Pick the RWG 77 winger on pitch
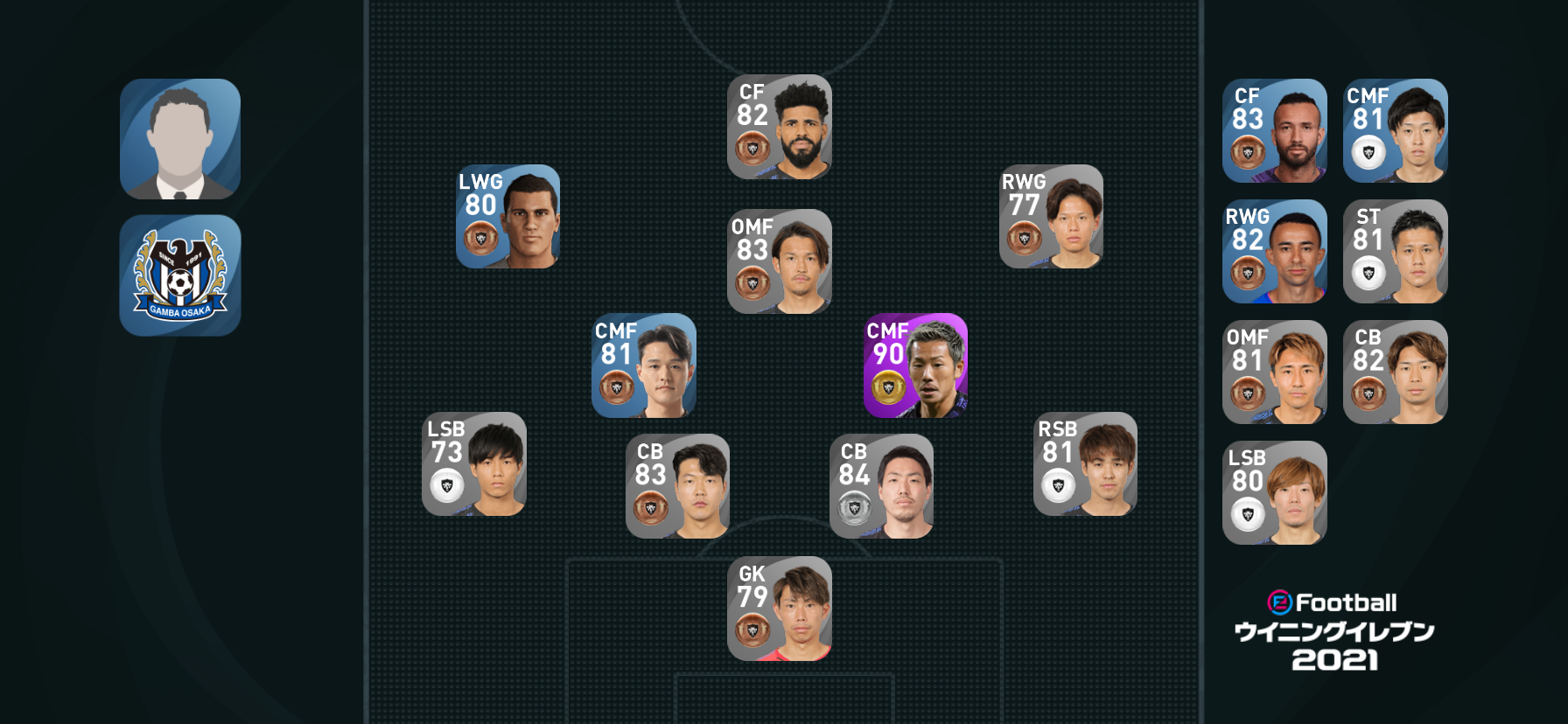Screen dimensions: 1568x724 pos(1051,216)
